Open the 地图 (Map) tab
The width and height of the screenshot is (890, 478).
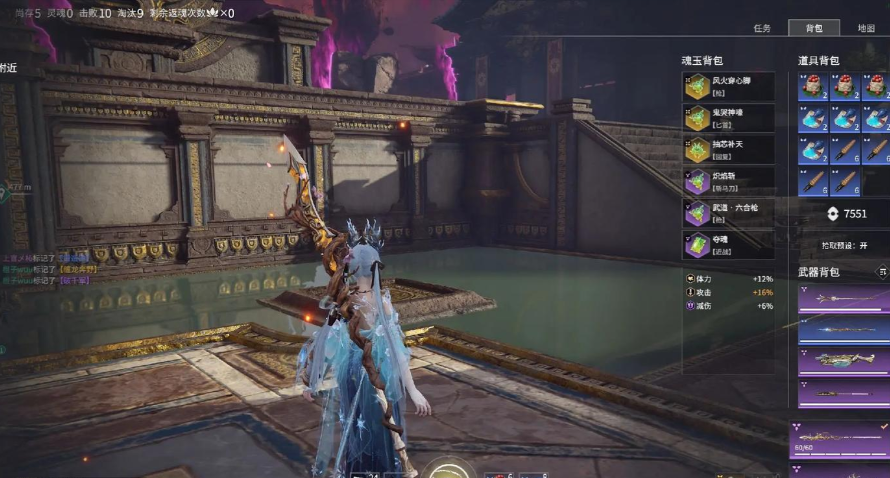click(x=865, y=28)
